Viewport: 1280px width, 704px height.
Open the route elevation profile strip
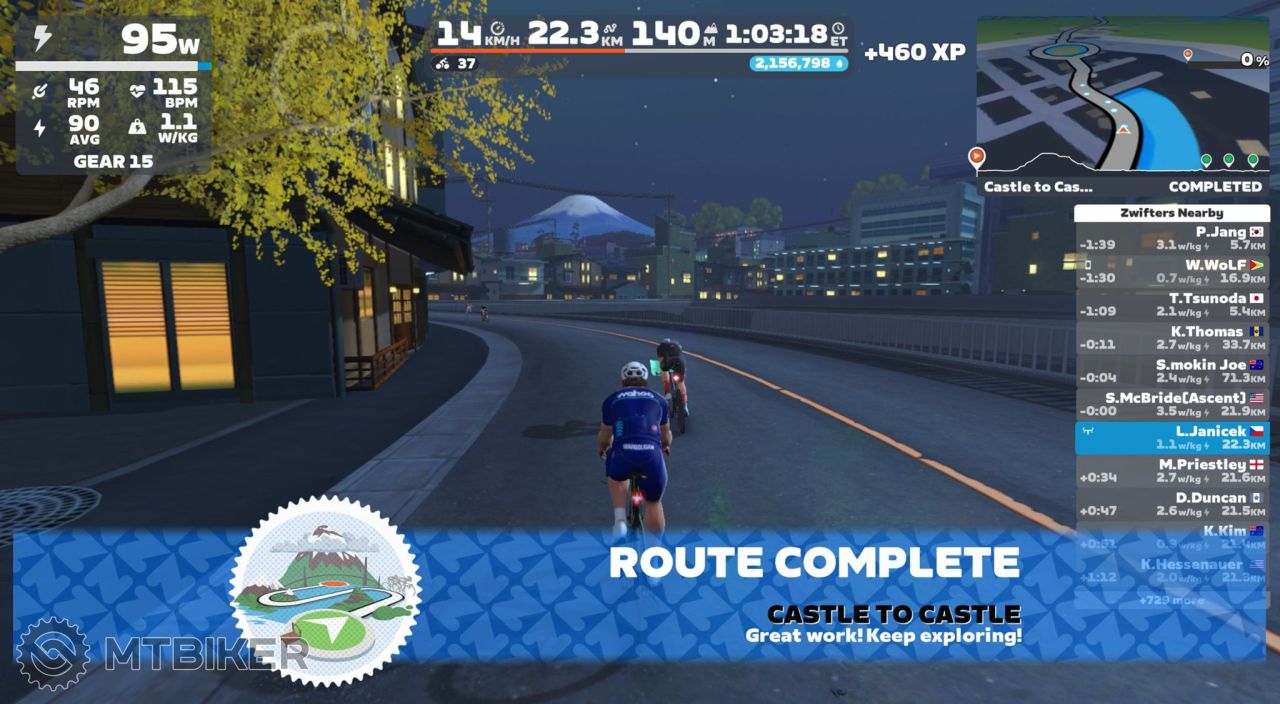coord(1120,162)
